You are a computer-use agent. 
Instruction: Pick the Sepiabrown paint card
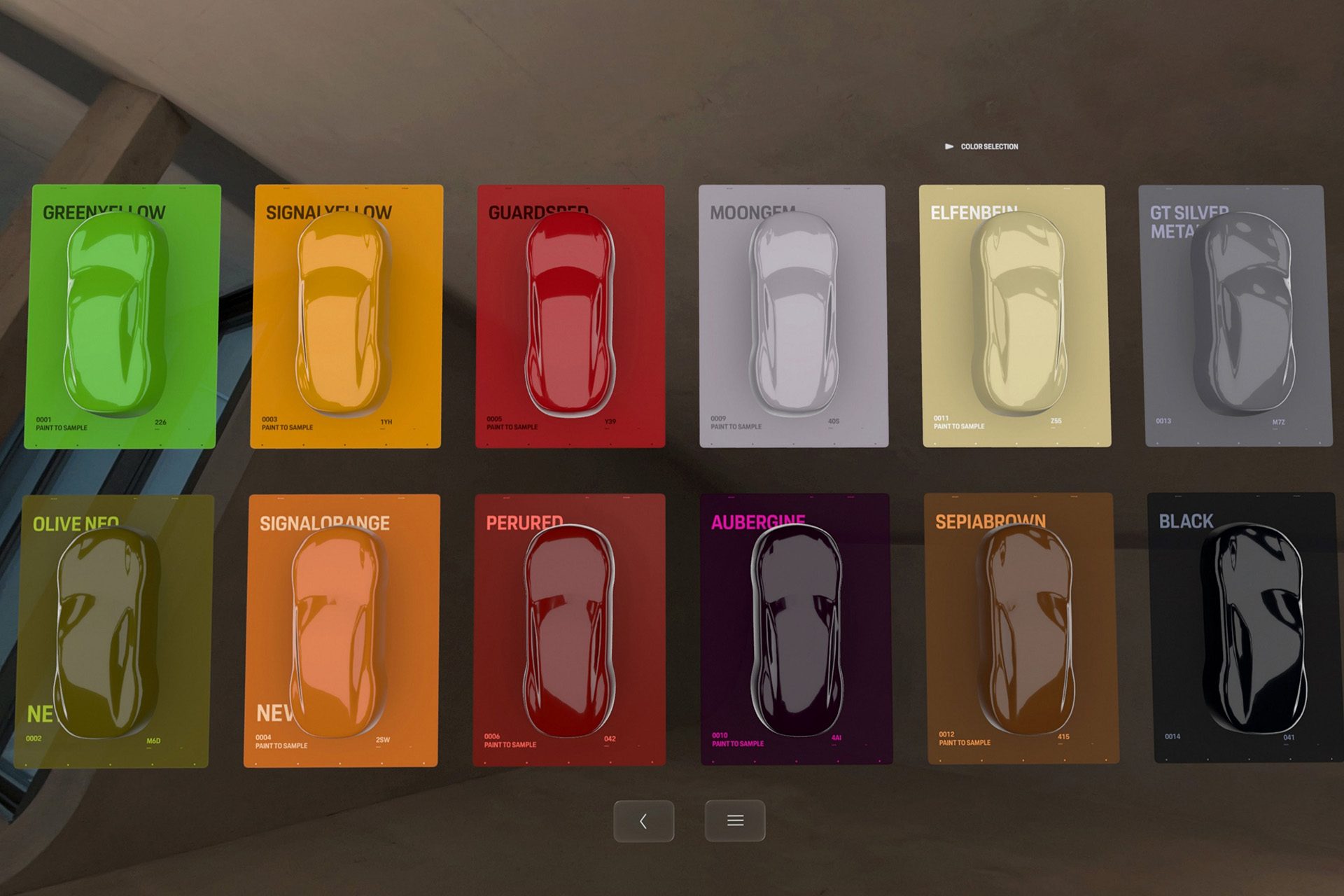tap(1021, 629)
